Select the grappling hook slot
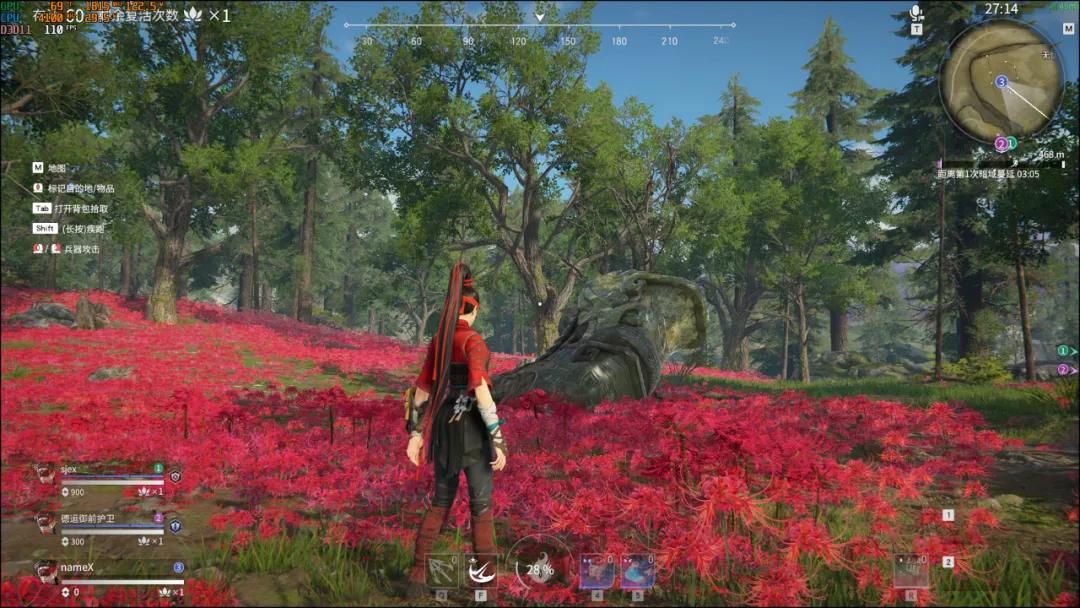1080x608 pixels. point(442,571)
